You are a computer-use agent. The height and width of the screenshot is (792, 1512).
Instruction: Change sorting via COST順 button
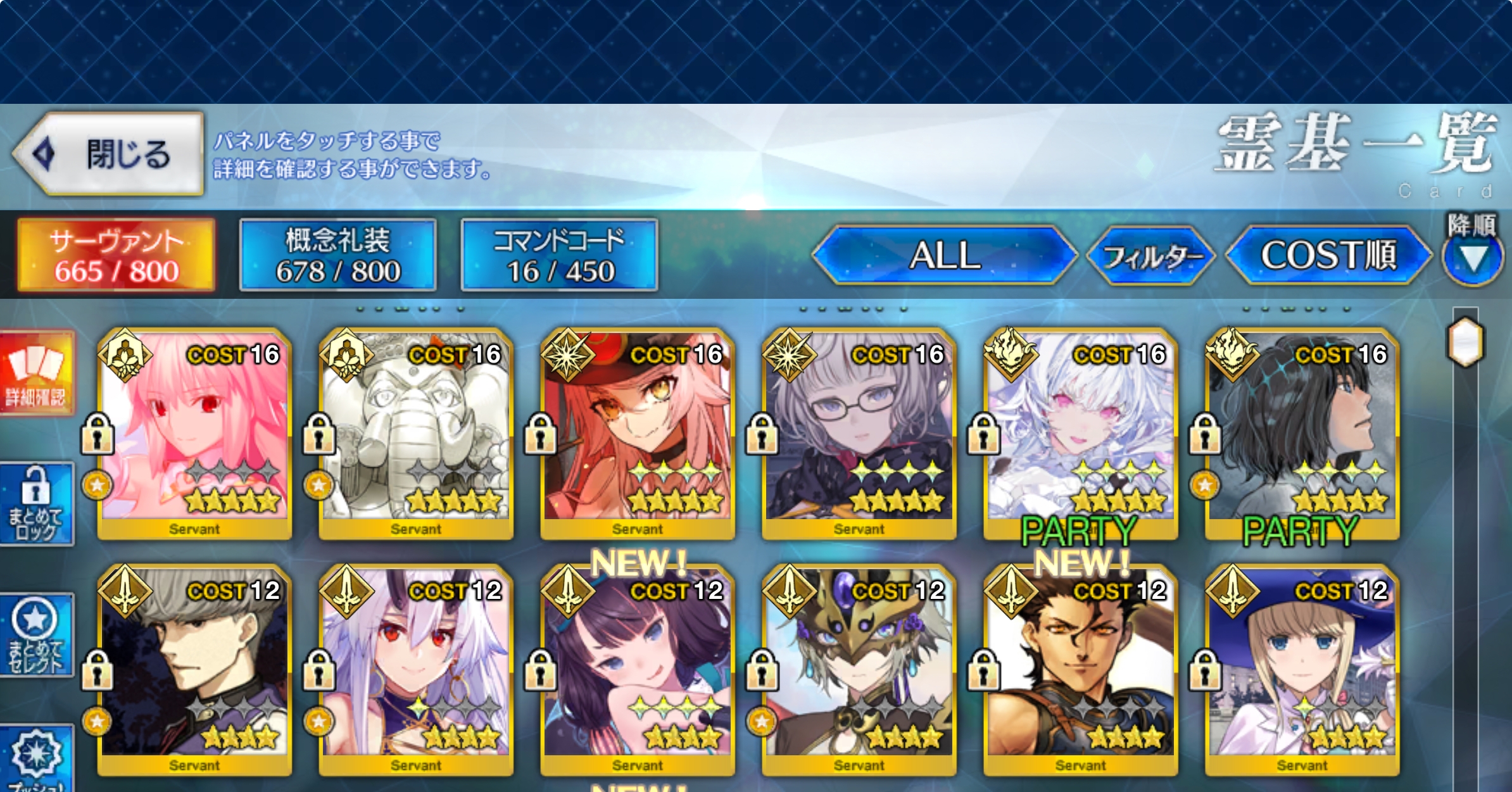pyautogui.click(x=1328, y=255)
